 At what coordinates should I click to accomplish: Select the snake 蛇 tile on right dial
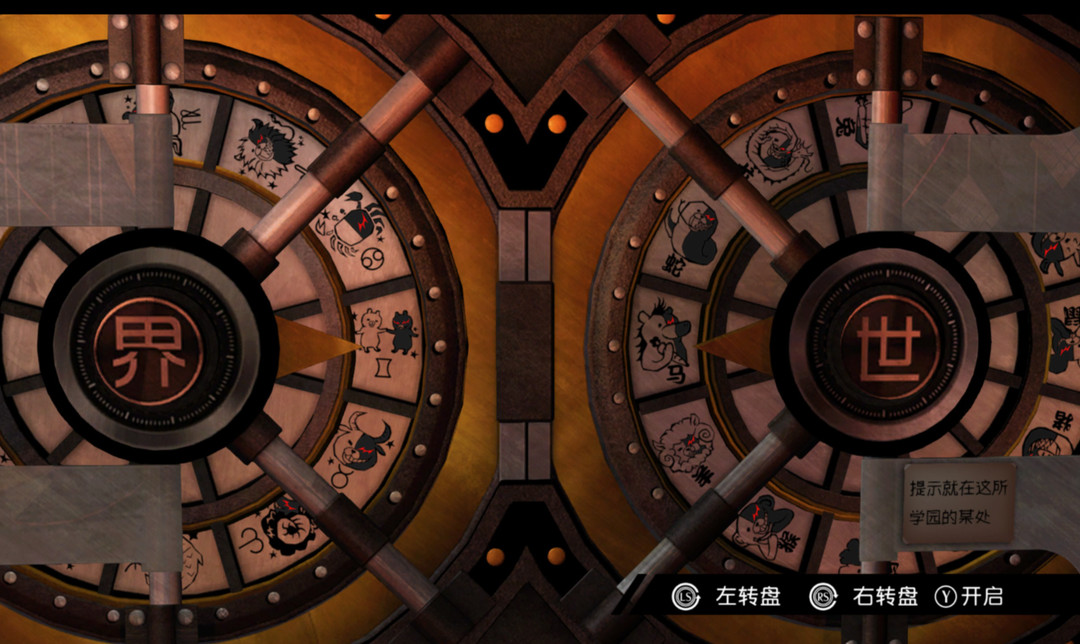689,232
